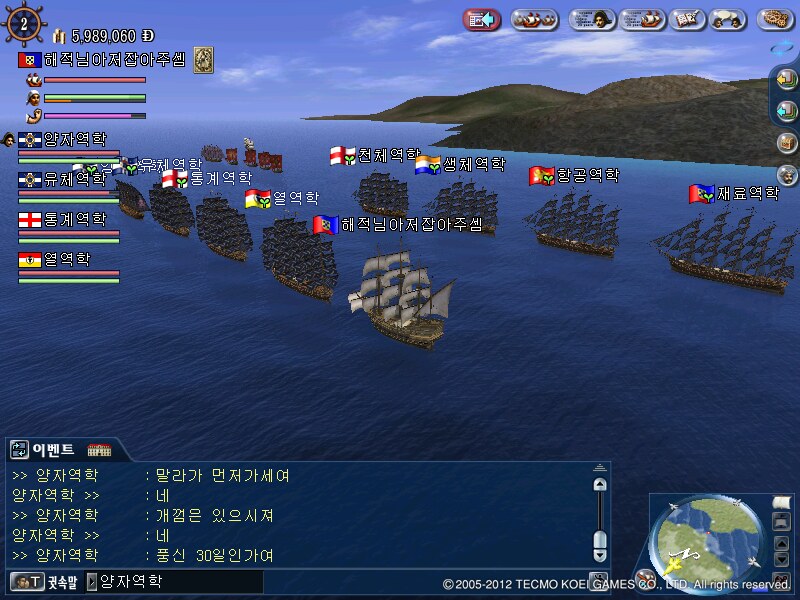Open the ship information menu

click(x=642, y=19)
